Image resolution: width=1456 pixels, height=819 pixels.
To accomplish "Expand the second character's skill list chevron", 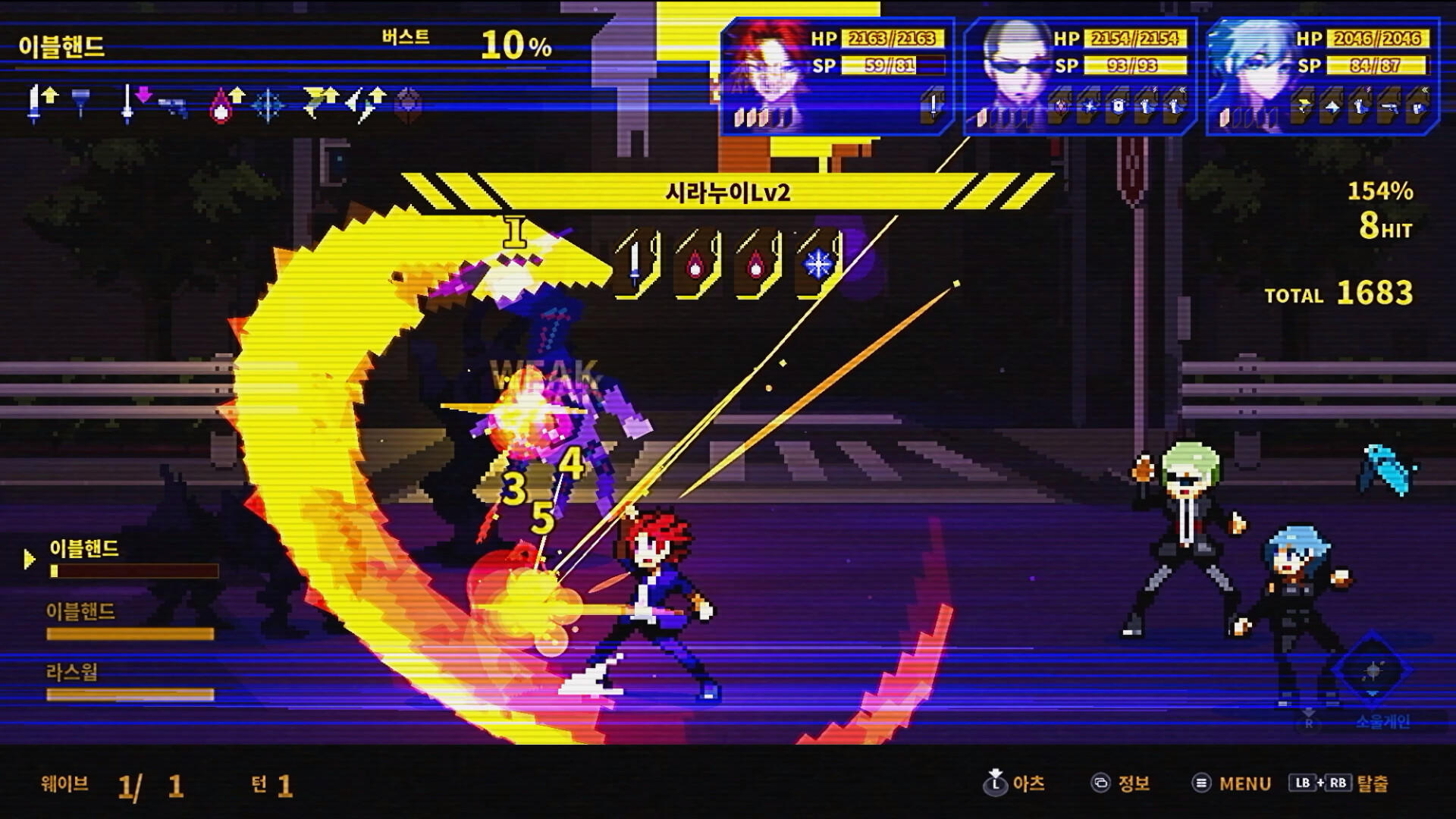I will [x=1181, y=89].
